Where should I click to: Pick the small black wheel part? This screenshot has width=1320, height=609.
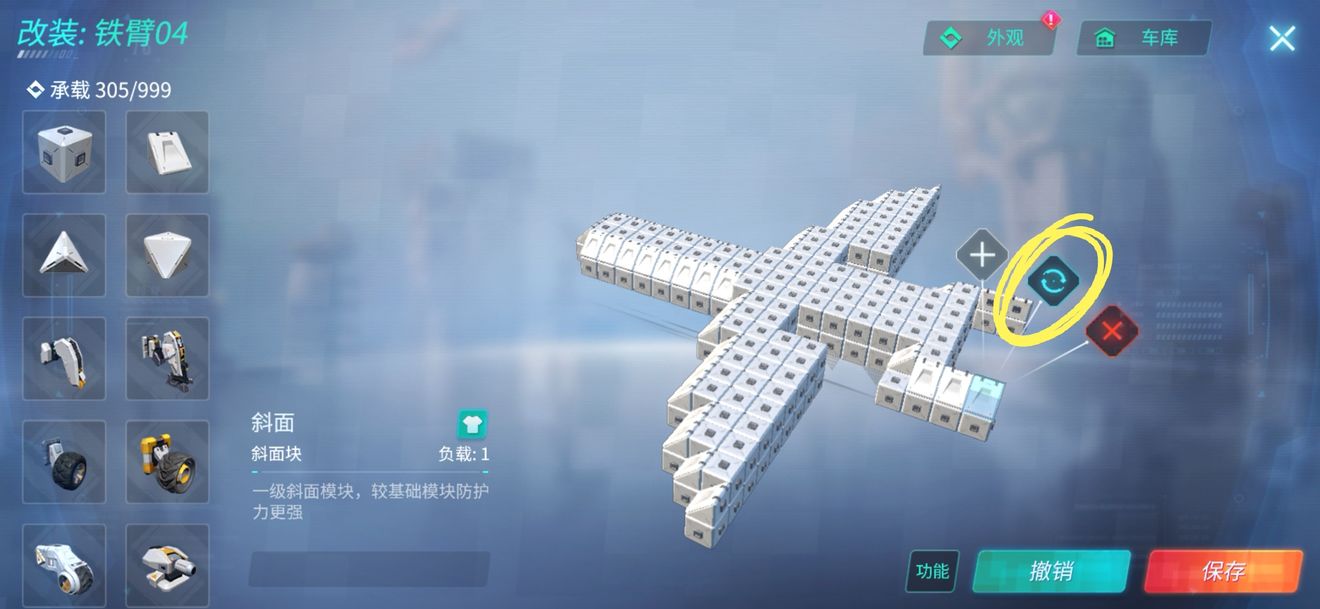pyautogui.click(x=64, y=461)
